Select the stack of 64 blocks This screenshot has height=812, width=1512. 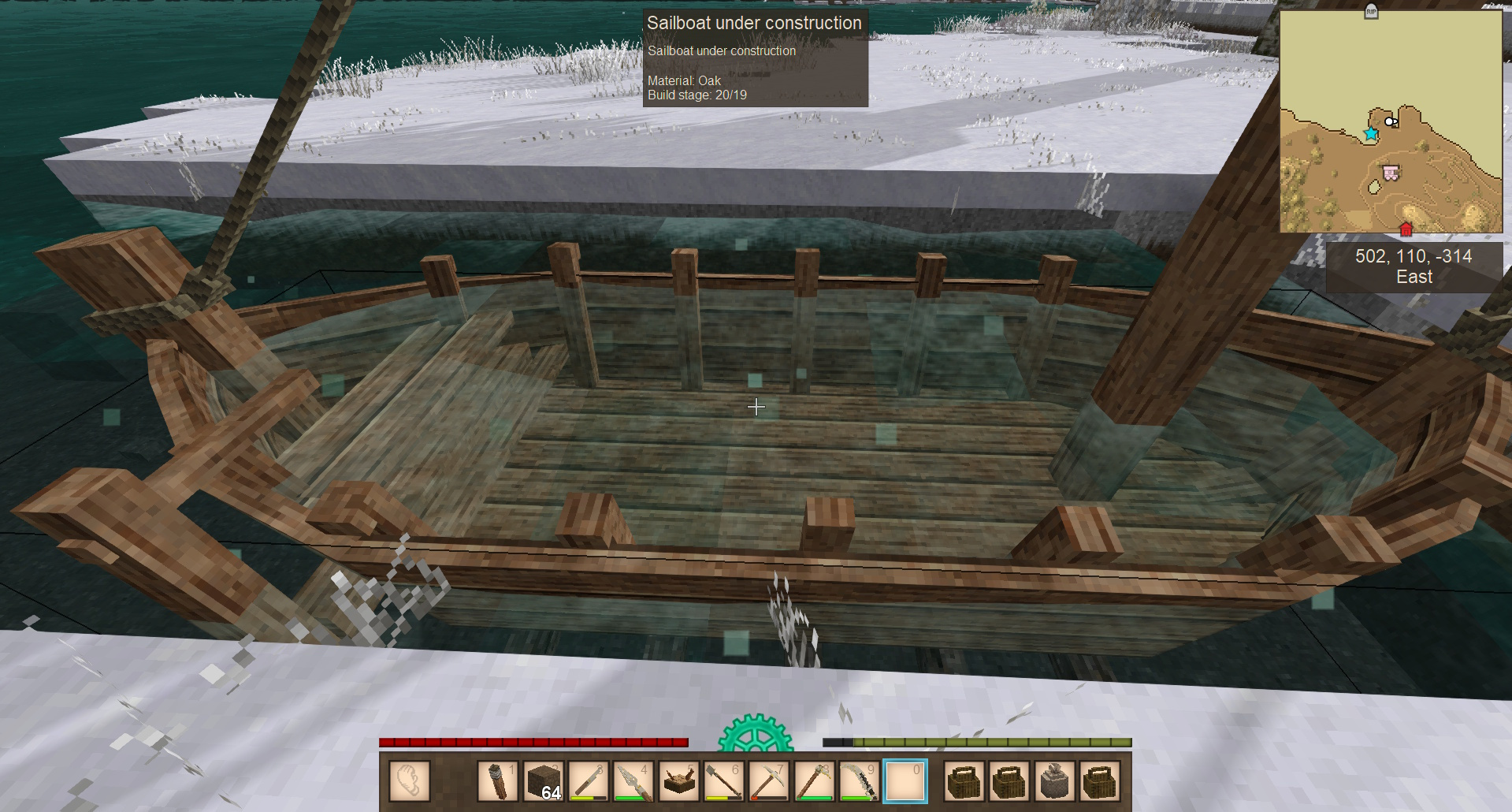pos(544,780)
